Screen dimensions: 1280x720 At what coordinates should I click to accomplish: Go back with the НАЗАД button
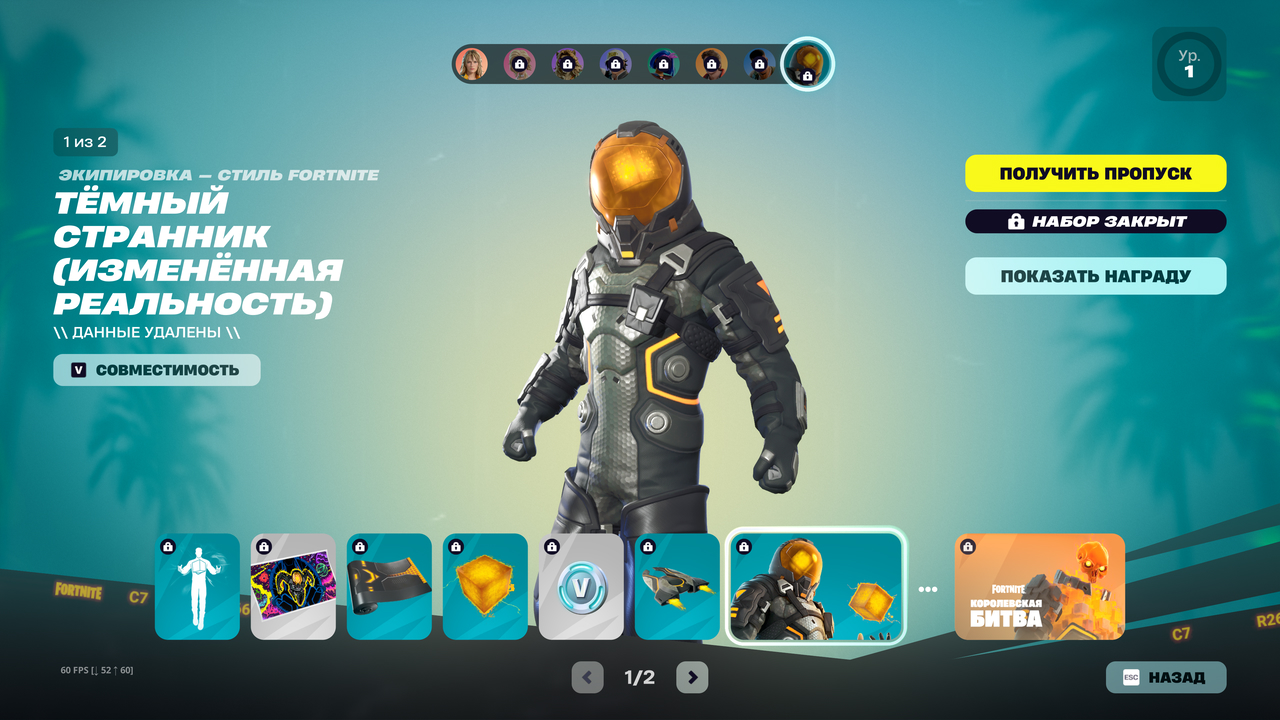[x=1165, y=677]
